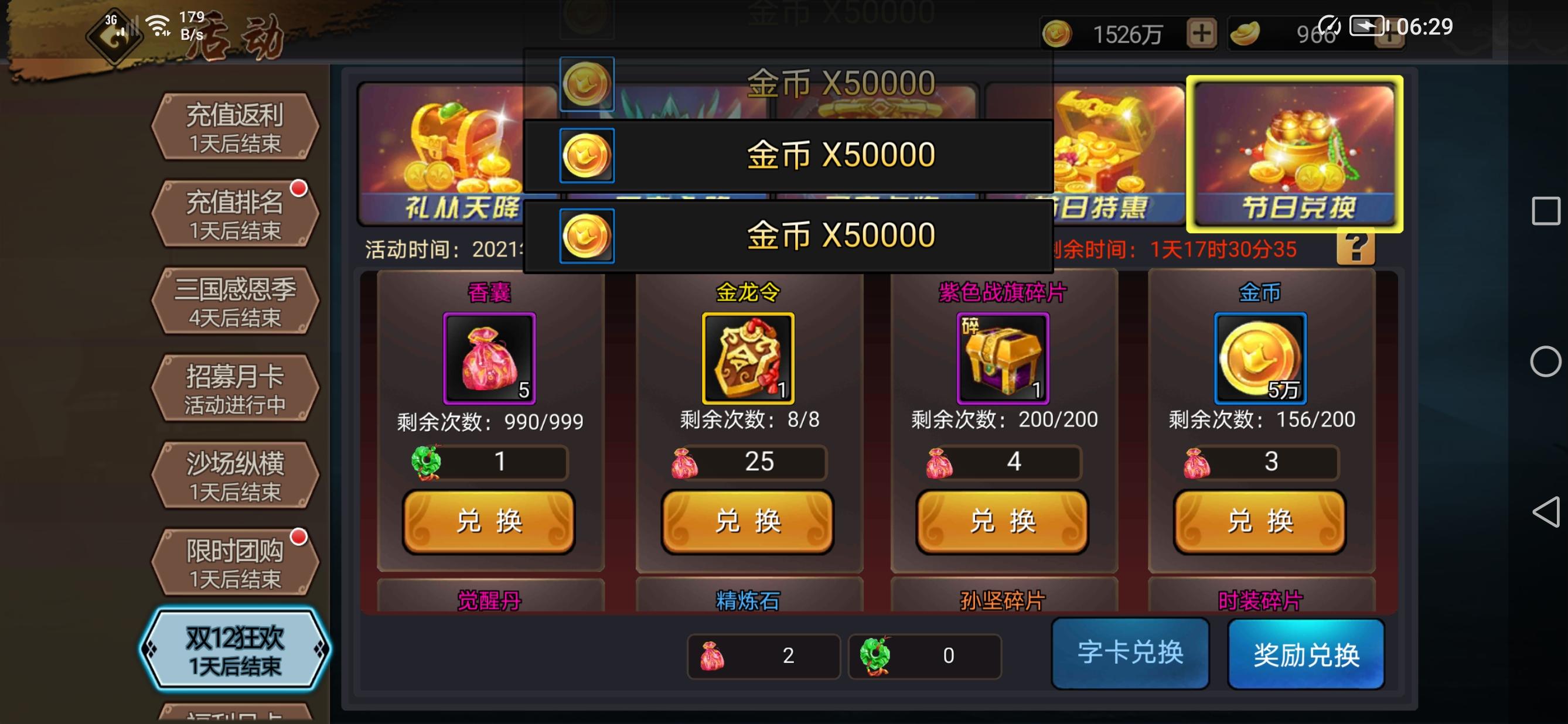This screenshot has height=724, width=1568.
Task: Open the 节日兑换 exchange tab
Action: click(1293, 152)
